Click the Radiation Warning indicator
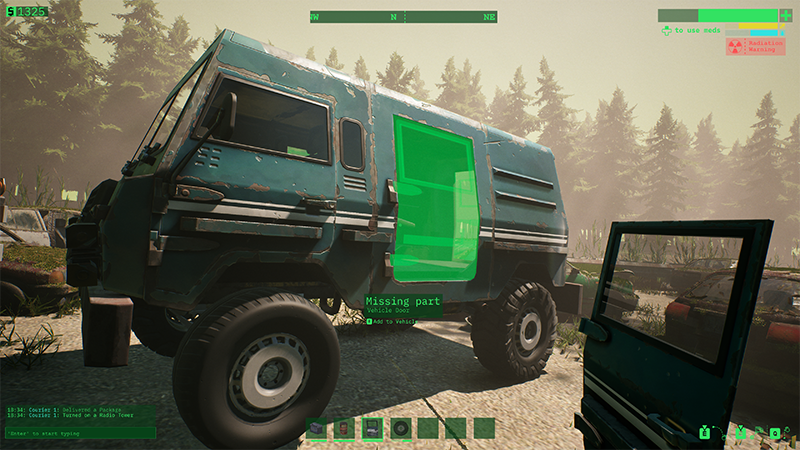Screen dimensions: 800x450 click(x=756, y=46)
